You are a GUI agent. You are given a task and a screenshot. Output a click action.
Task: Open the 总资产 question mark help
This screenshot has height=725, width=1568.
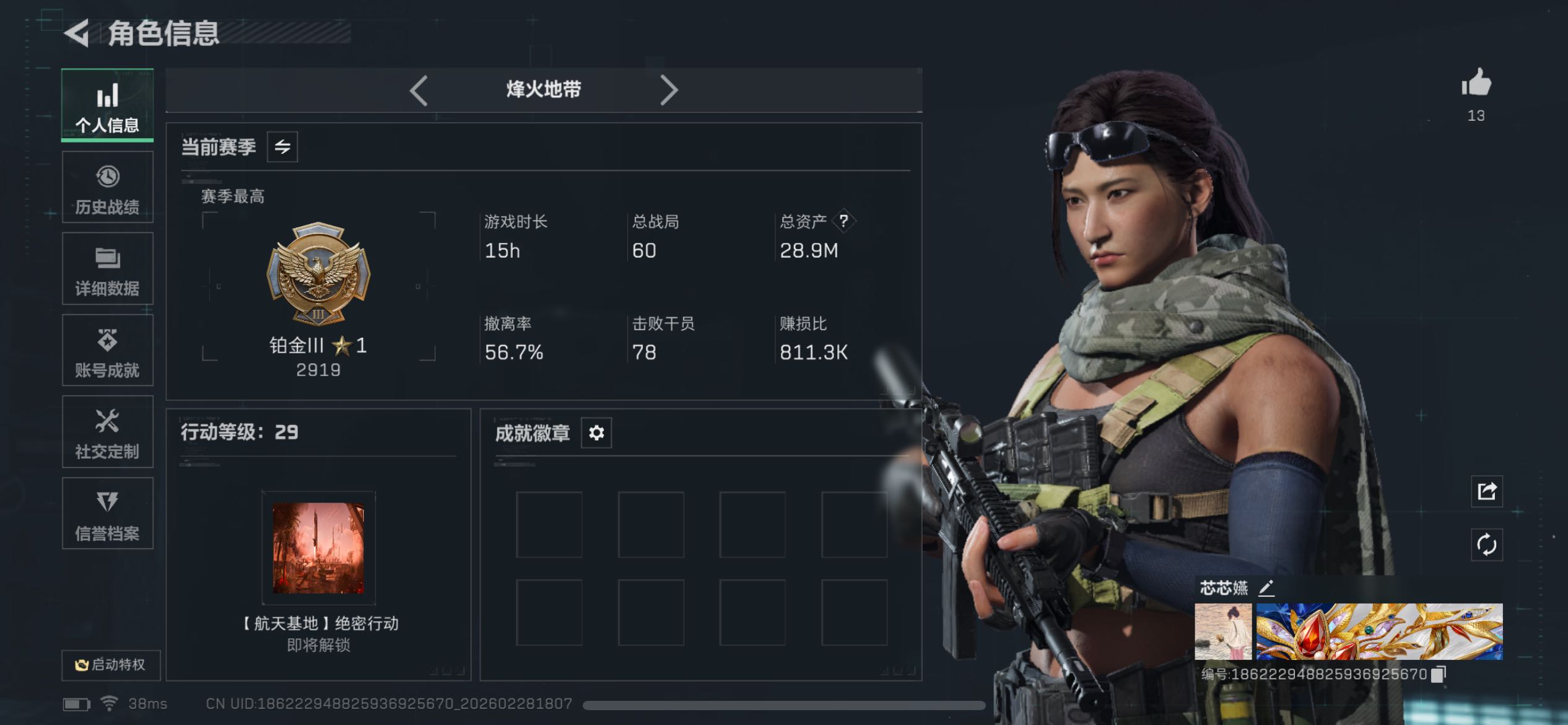pyautogui.click(x=843, y=221)
